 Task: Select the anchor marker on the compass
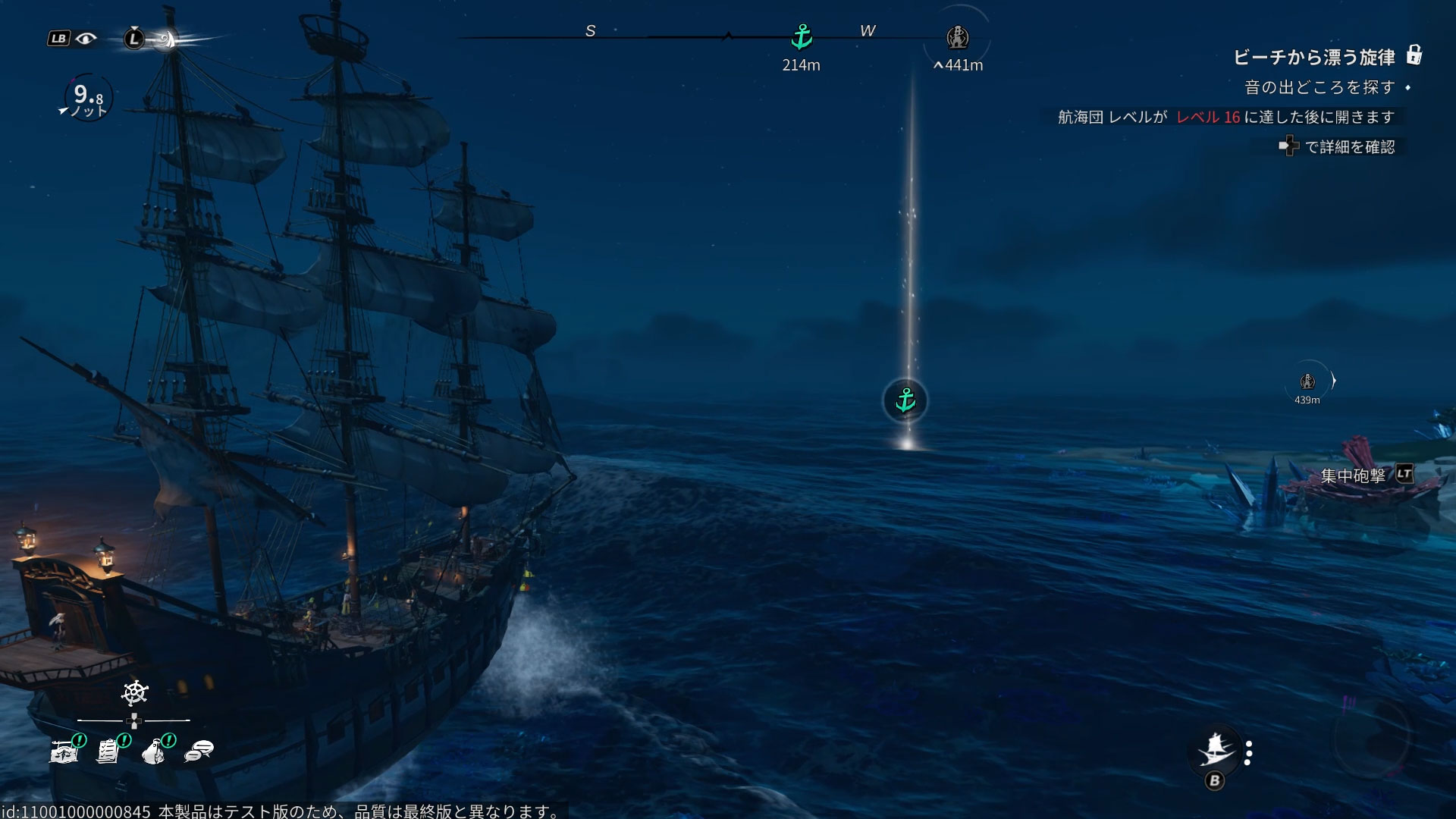click(802, 36)
